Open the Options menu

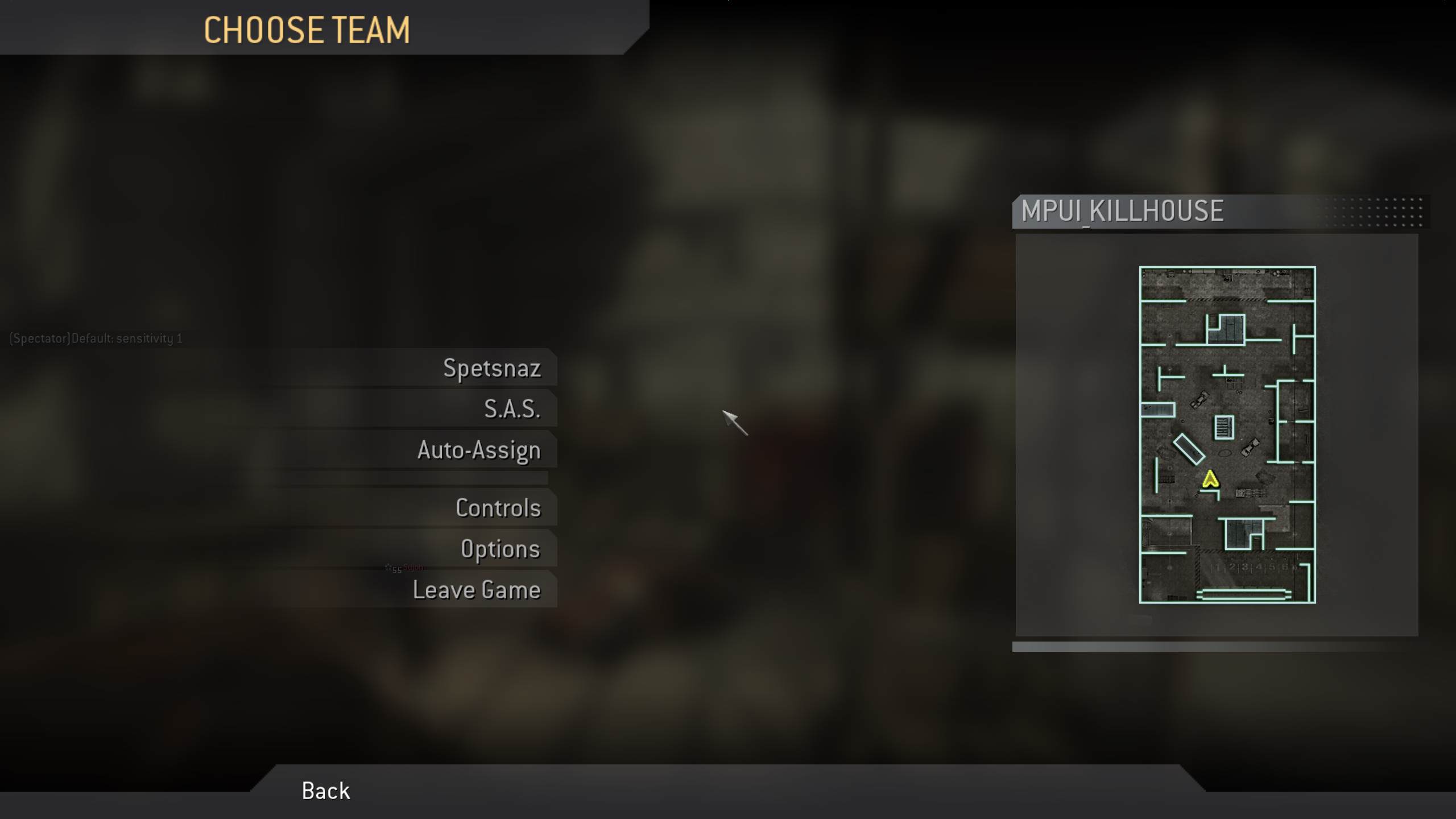pos(501,549)
